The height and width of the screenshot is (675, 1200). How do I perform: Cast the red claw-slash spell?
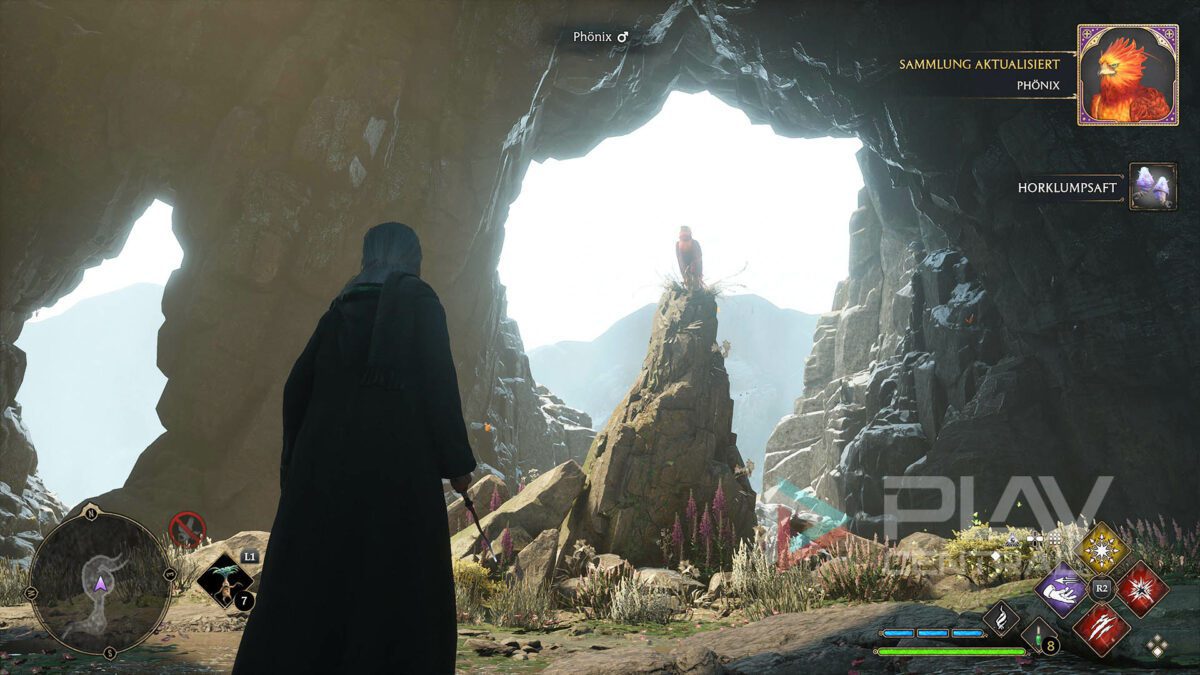[1102, 628]
